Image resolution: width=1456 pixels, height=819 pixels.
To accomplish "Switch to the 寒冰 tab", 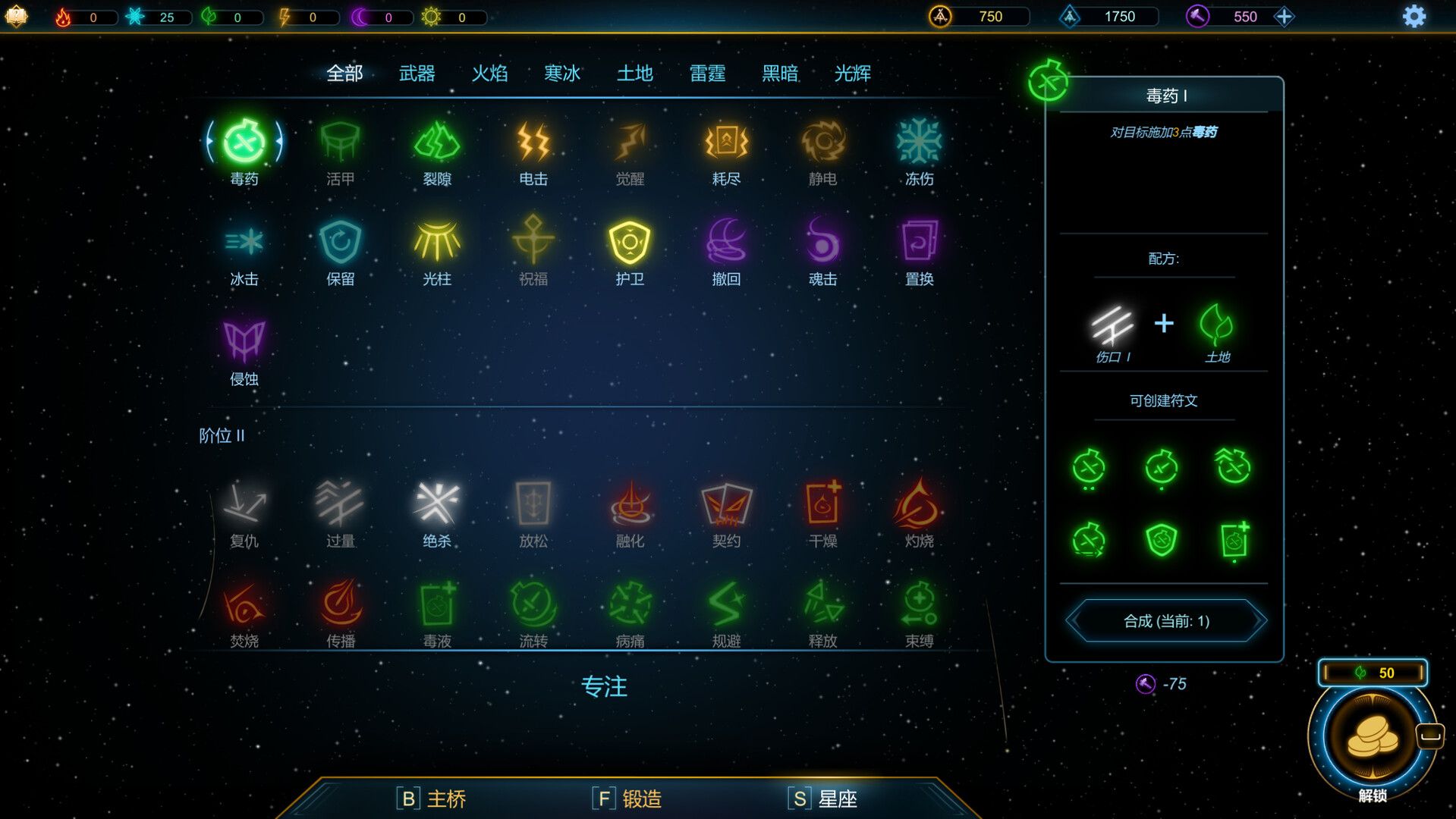I will 562,73.
